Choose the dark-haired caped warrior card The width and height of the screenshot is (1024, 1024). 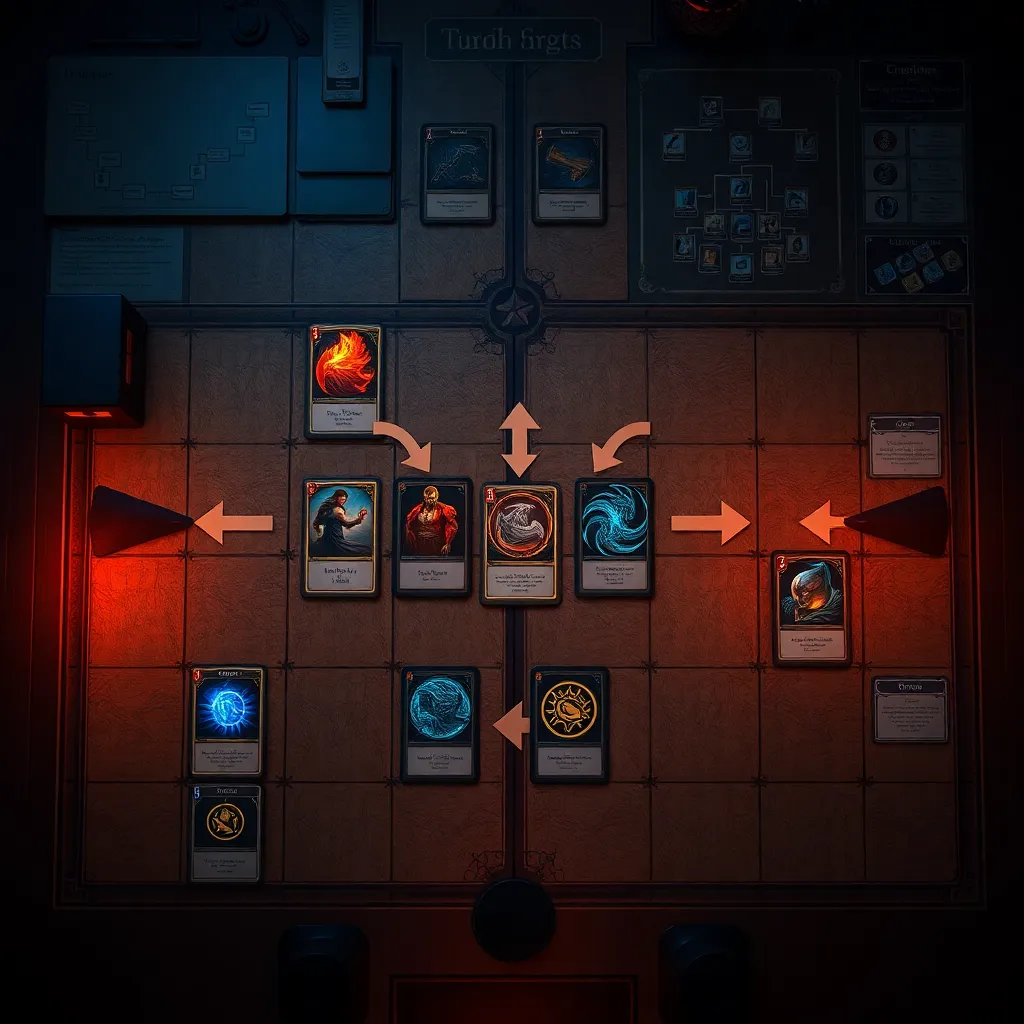click(x=341, y=536)
